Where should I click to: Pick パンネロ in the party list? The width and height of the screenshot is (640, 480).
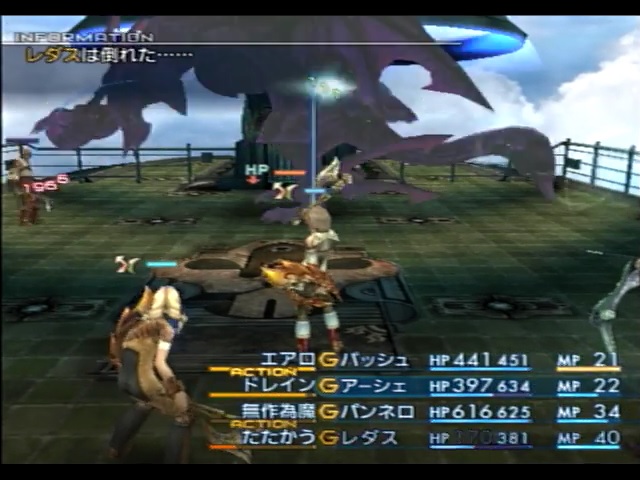(374, 412)
